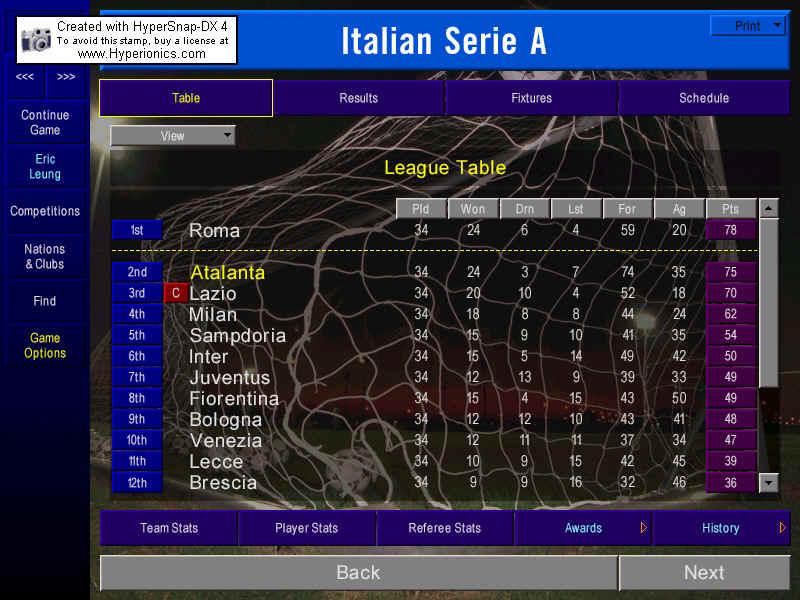Image resolution: width=800 pixels, height=600 pixels.
Task: Expand the History menu
Action: click(721, 528)
